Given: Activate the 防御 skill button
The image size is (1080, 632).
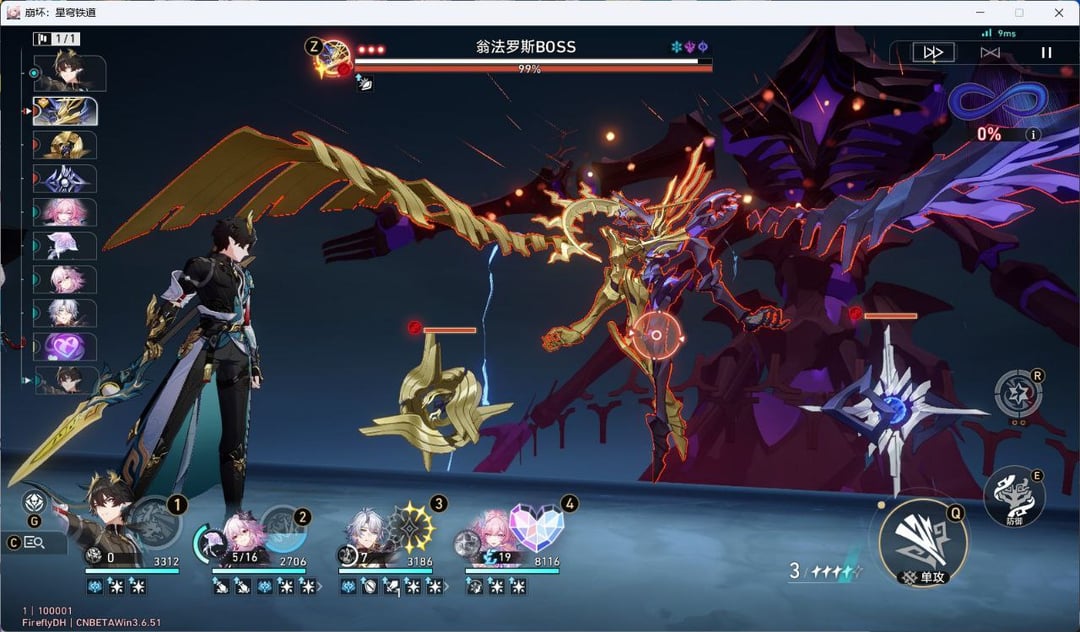Looking at the screenshot, I should click(1012, 496).
